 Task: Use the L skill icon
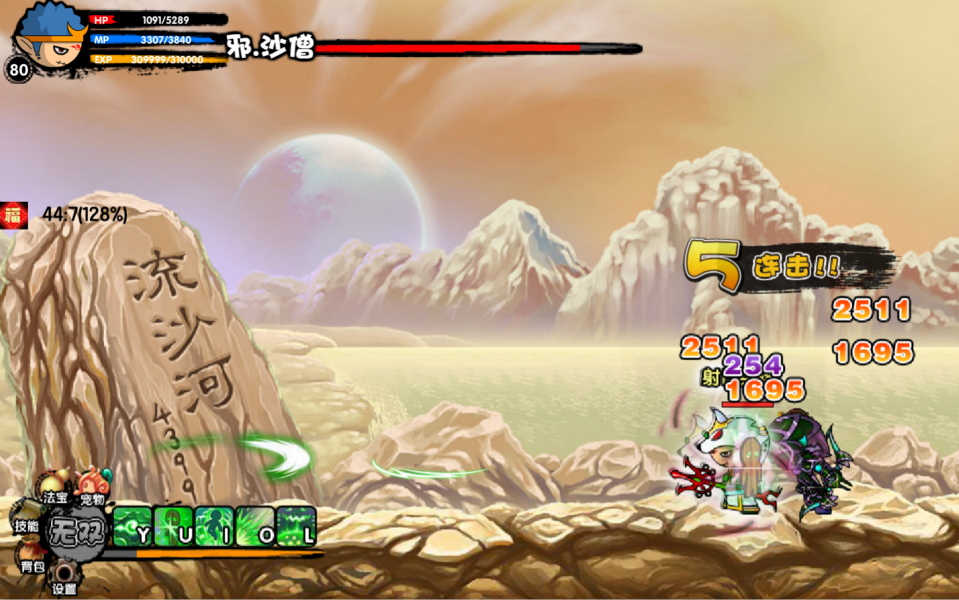pos(296,526)
